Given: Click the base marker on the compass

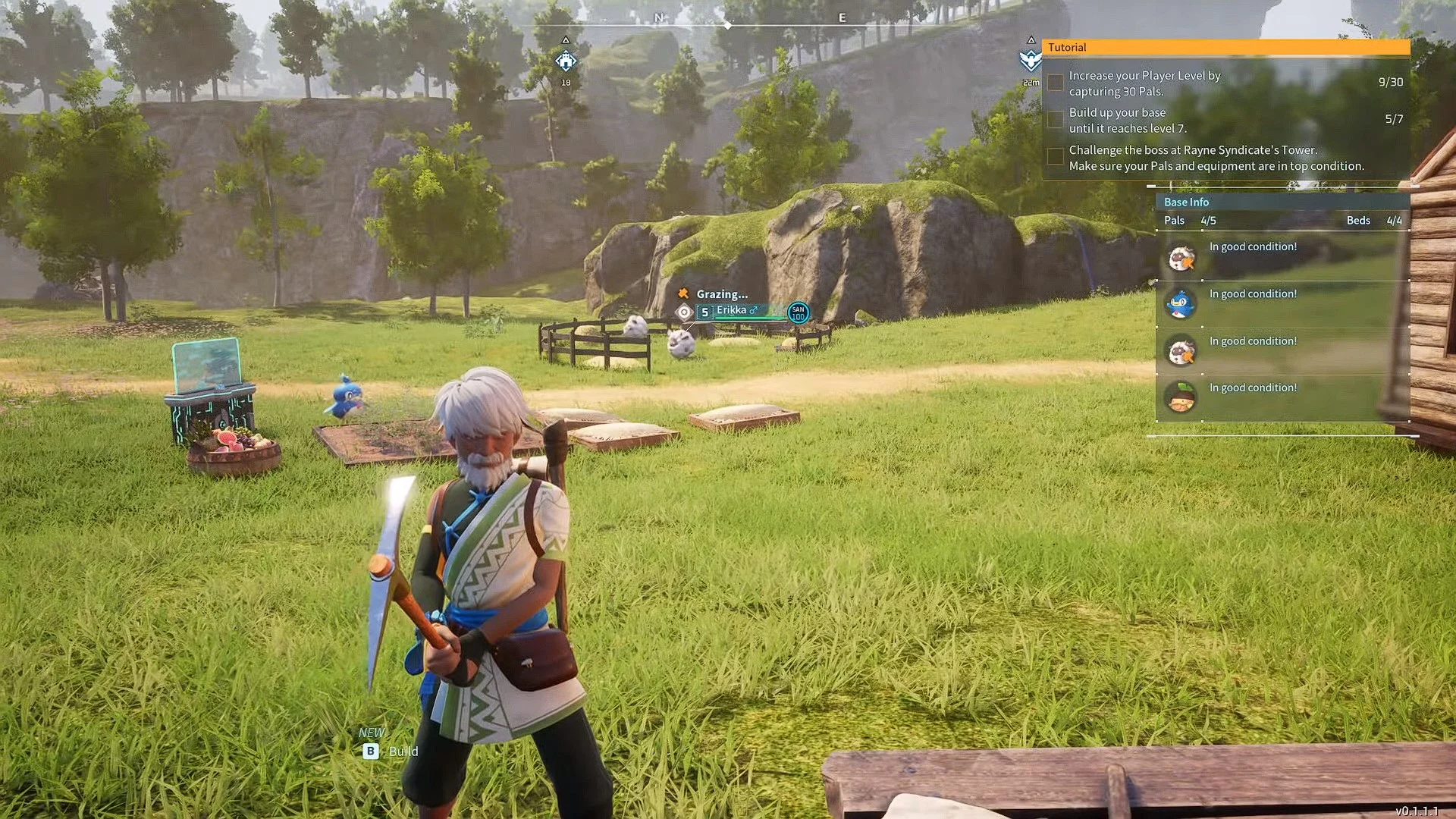Looking at the screenshot, I should pos(566,61).
